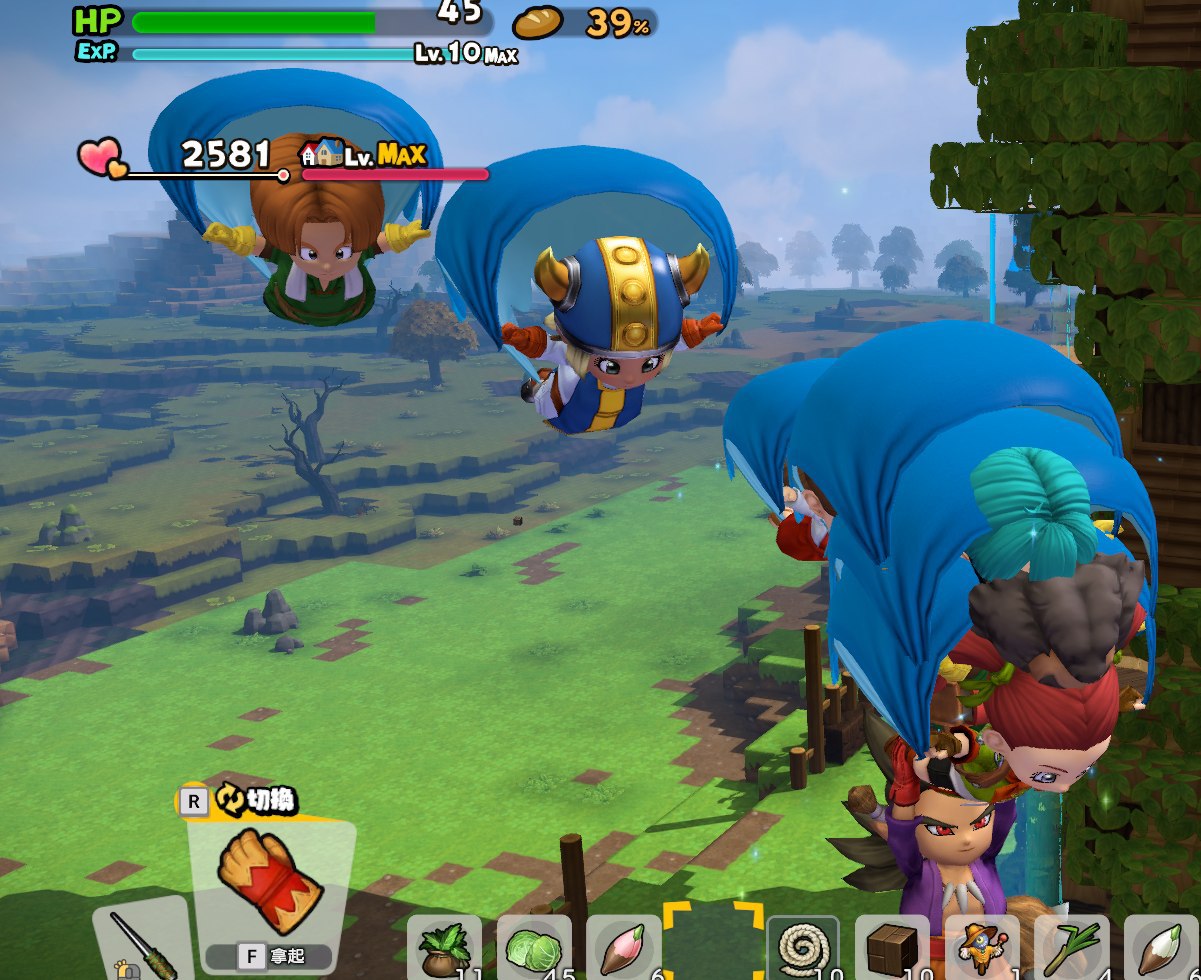Choose the scarecrow item slot
The height and width of the screenshot is (980, 1201).
[x=981, y=949]
